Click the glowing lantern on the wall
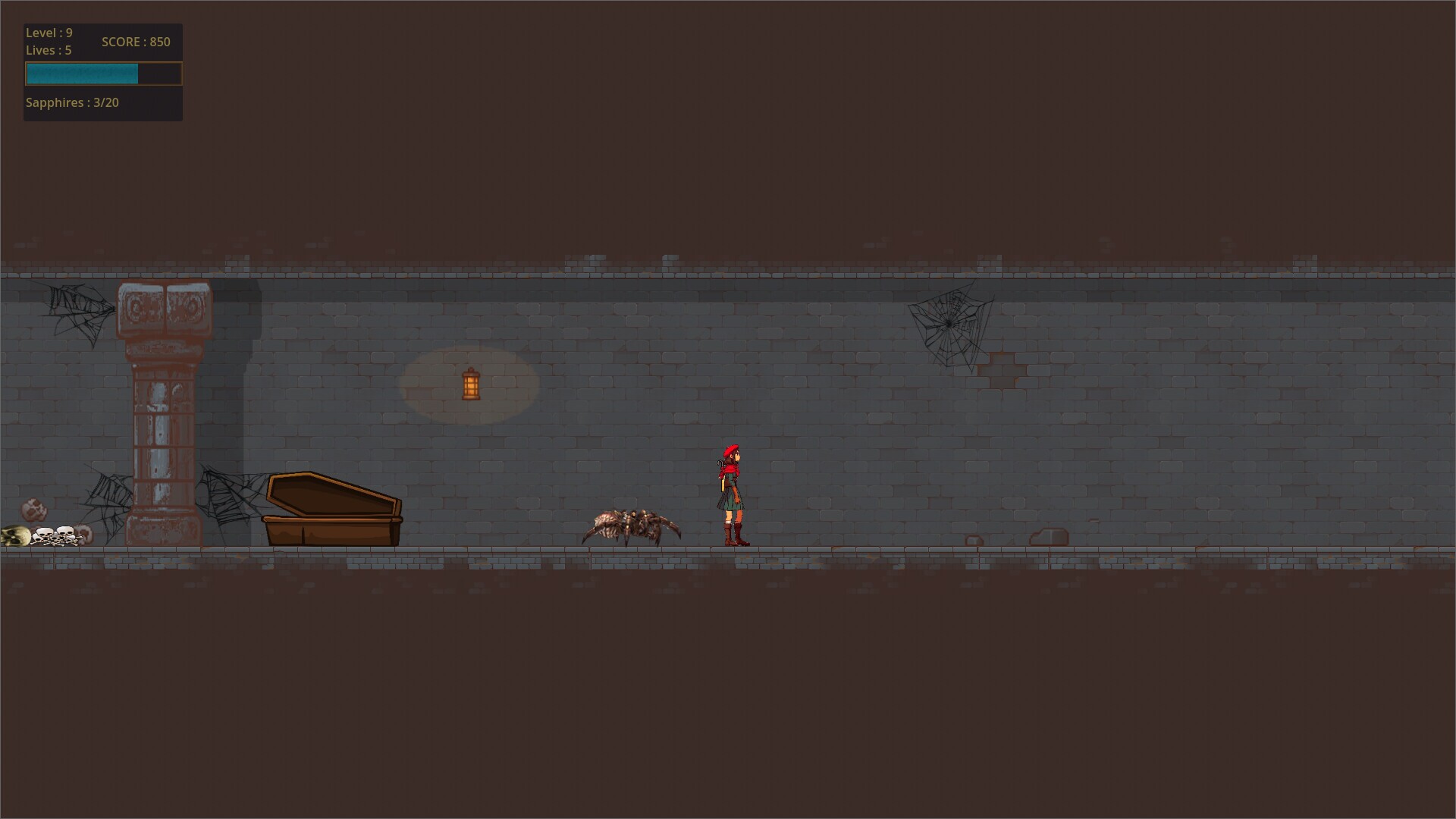Screen dimensions: 1456x819 click(470, 385)
